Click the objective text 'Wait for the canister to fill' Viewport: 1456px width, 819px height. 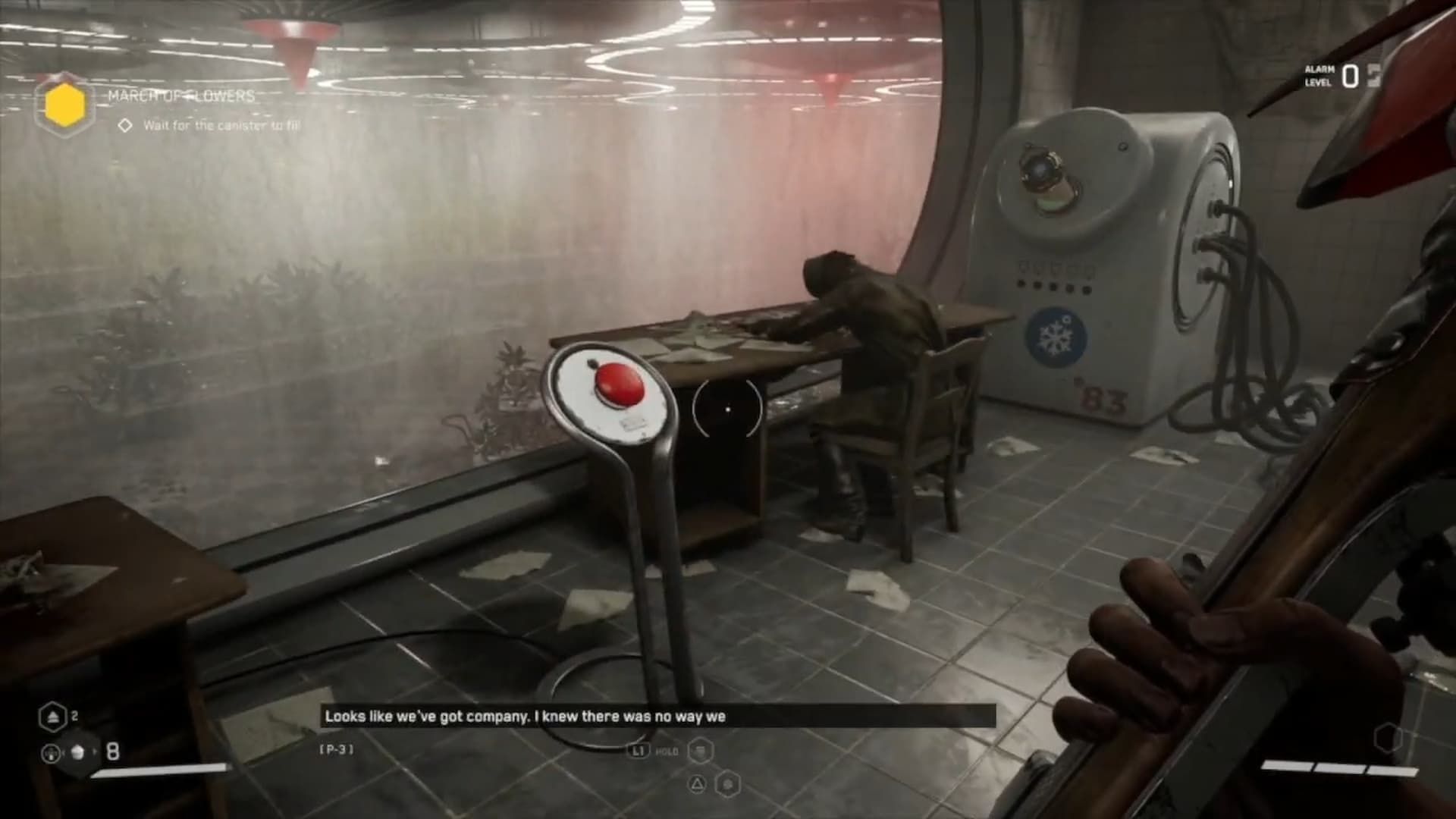pos(221,126)
